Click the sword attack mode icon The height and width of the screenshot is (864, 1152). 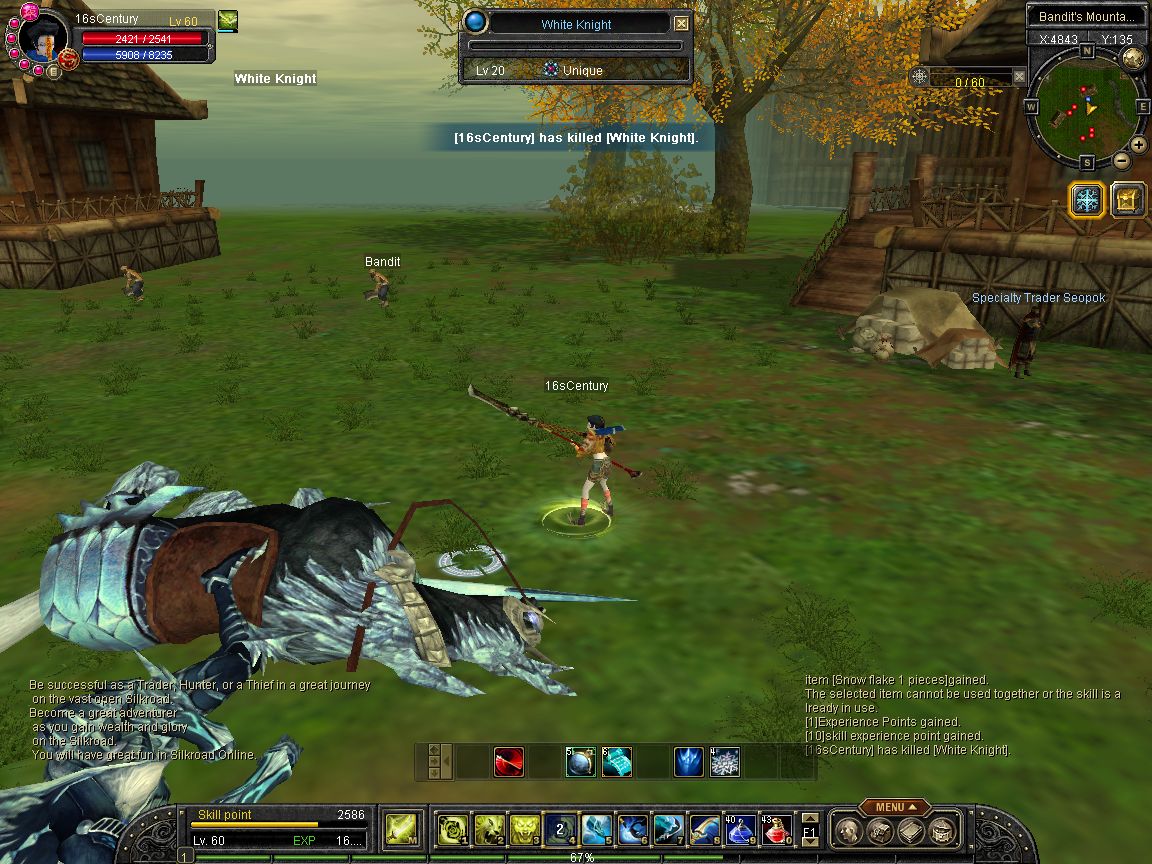pos(401,829)
